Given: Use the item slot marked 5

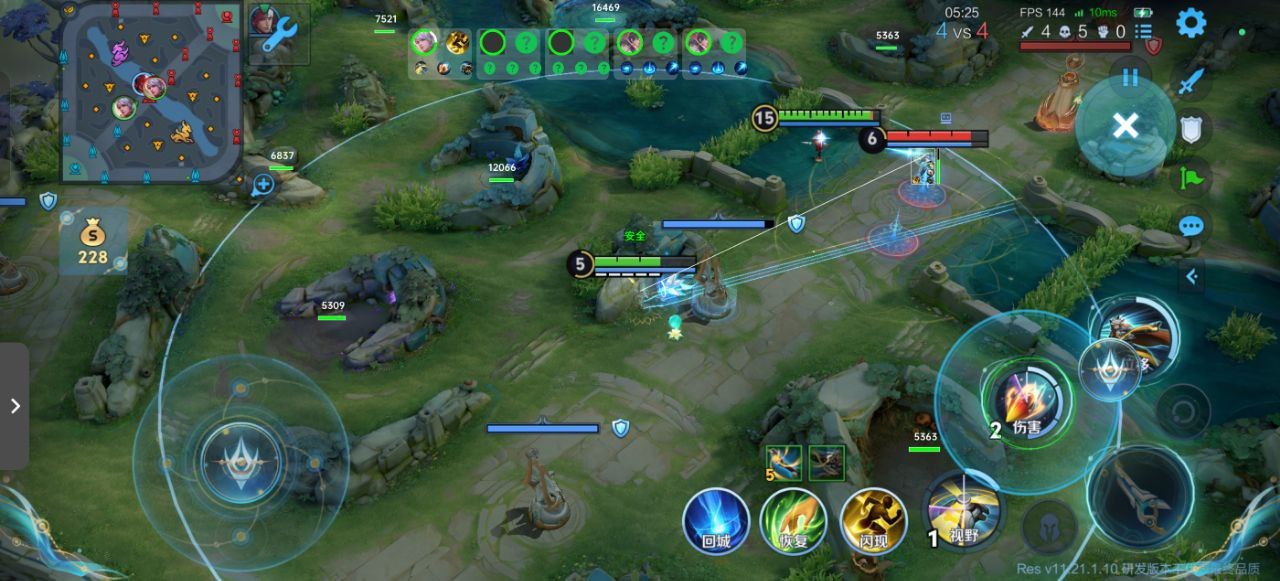Looking at the screenshot, I should (785, 463).
